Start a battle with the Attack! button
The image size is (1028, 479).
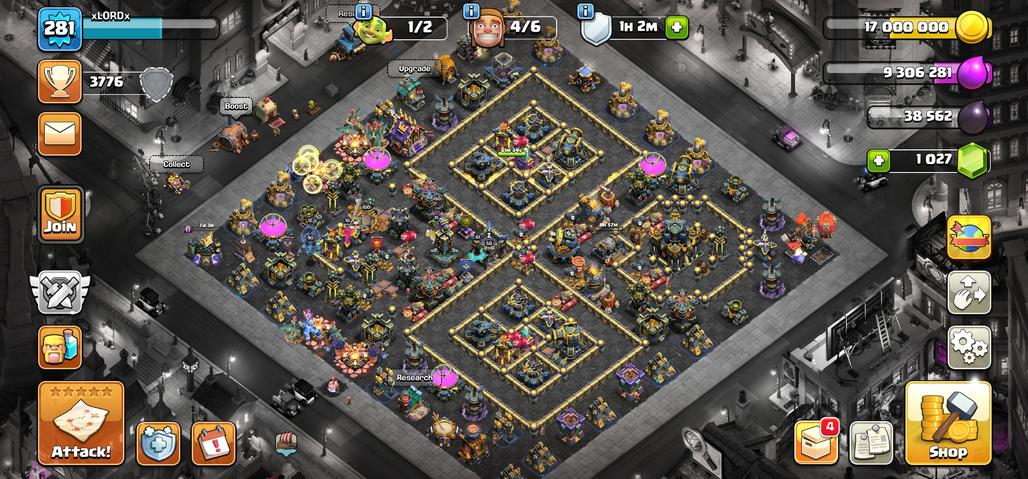click(81, 423)
